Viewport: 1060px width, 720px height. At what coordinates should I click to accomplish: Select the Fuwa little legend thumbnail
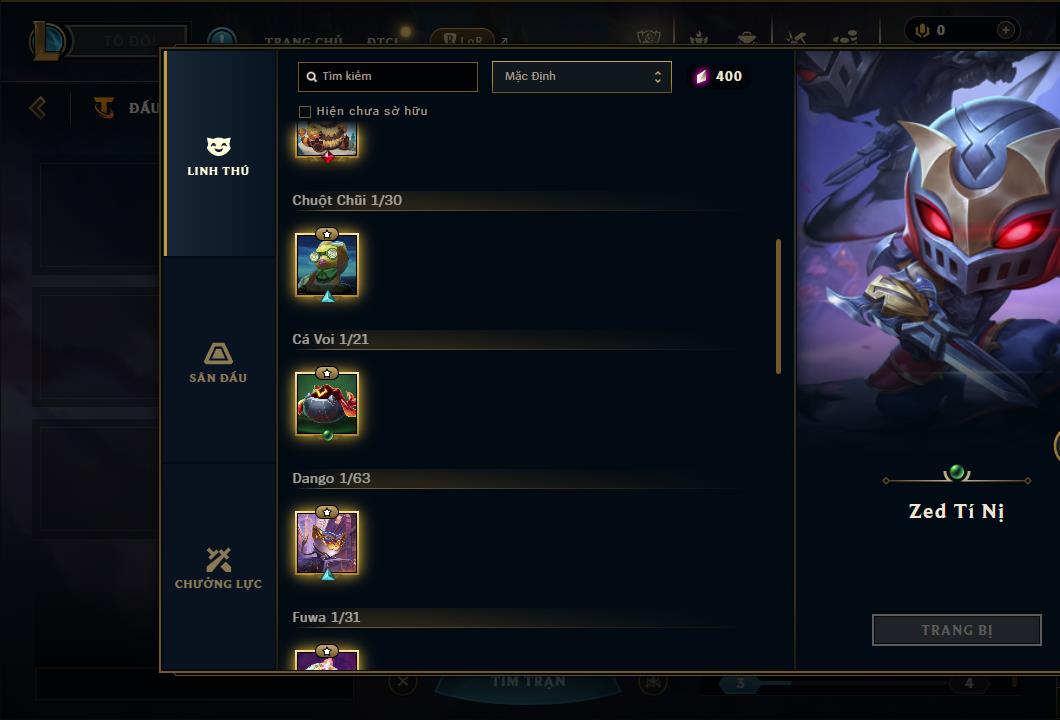(x=327, y=659)
